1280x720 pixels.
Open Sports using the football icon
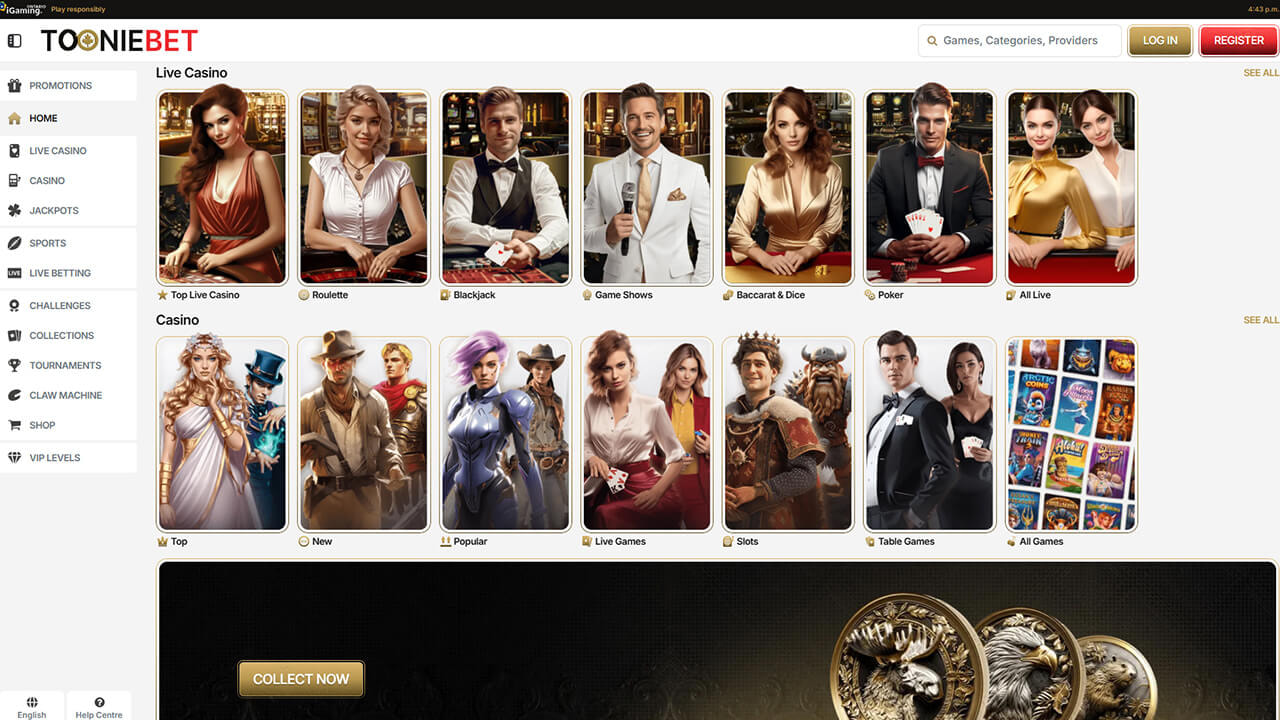pyautogui.click(x=15, y=243)
